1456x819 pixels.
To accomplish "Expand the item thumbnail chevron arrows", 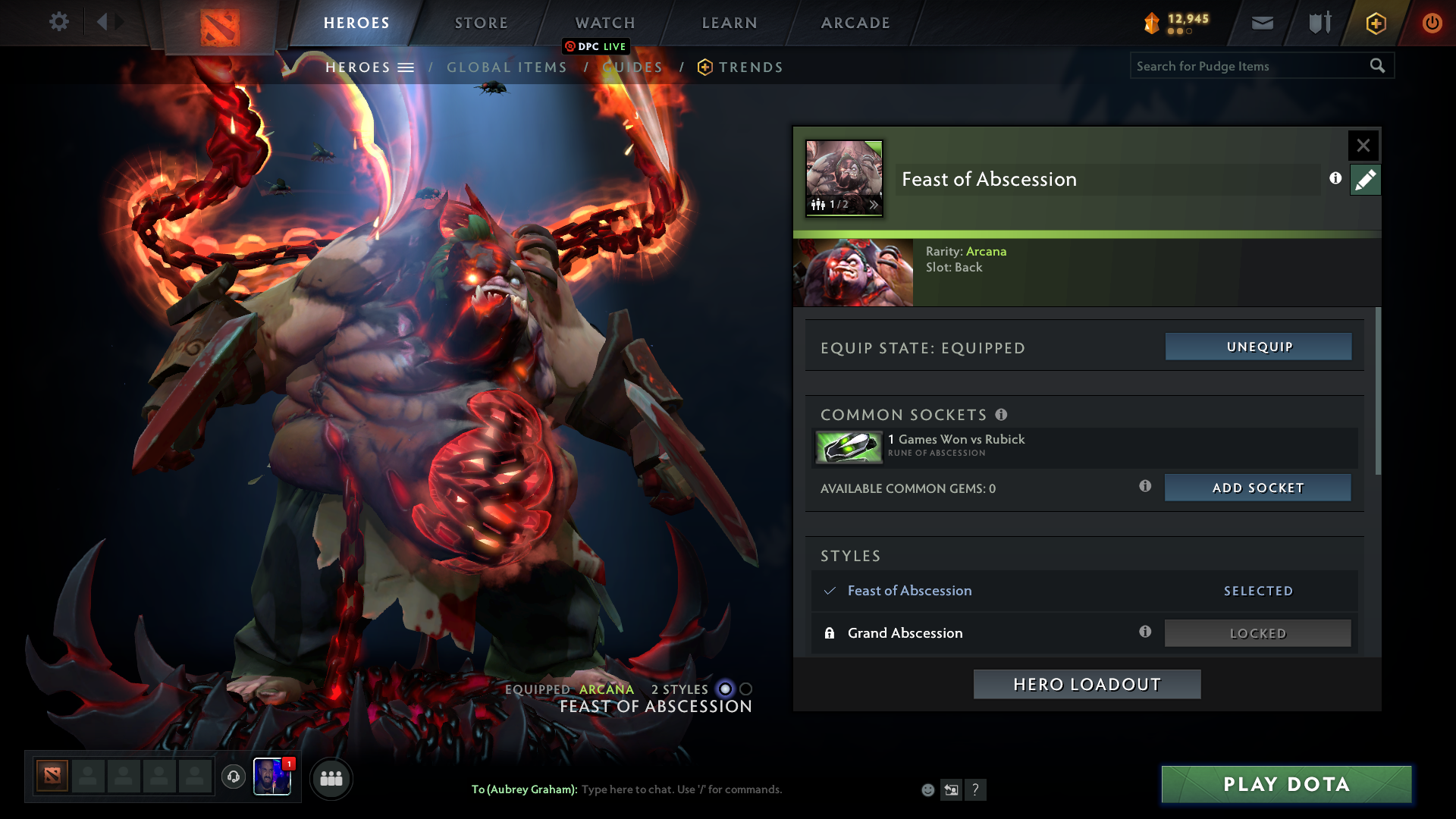I will (x=875, y=205).
